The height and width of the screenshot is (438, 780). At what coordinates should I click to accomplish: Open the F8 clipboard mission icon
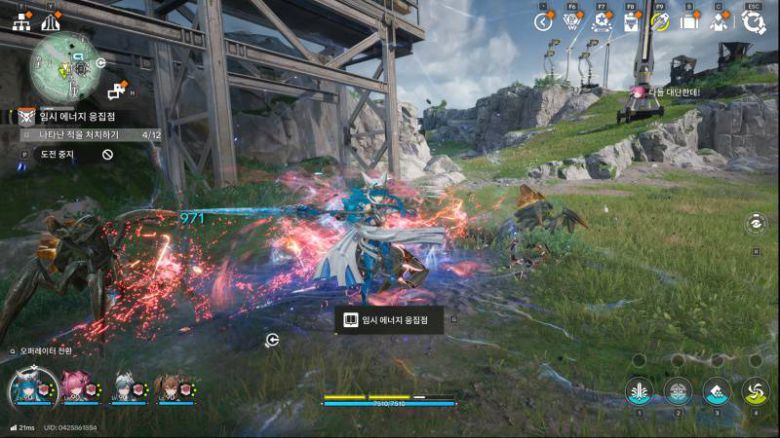tap(631, 22)
